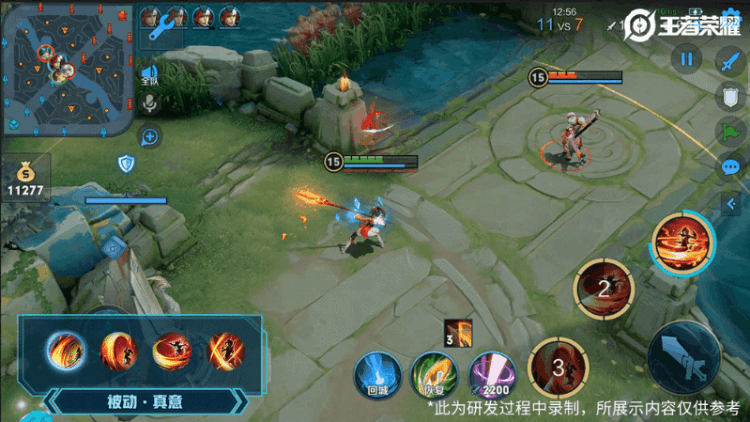
Task: Send the attack signal with the sword icon
Action: click(x=727, y=60)
